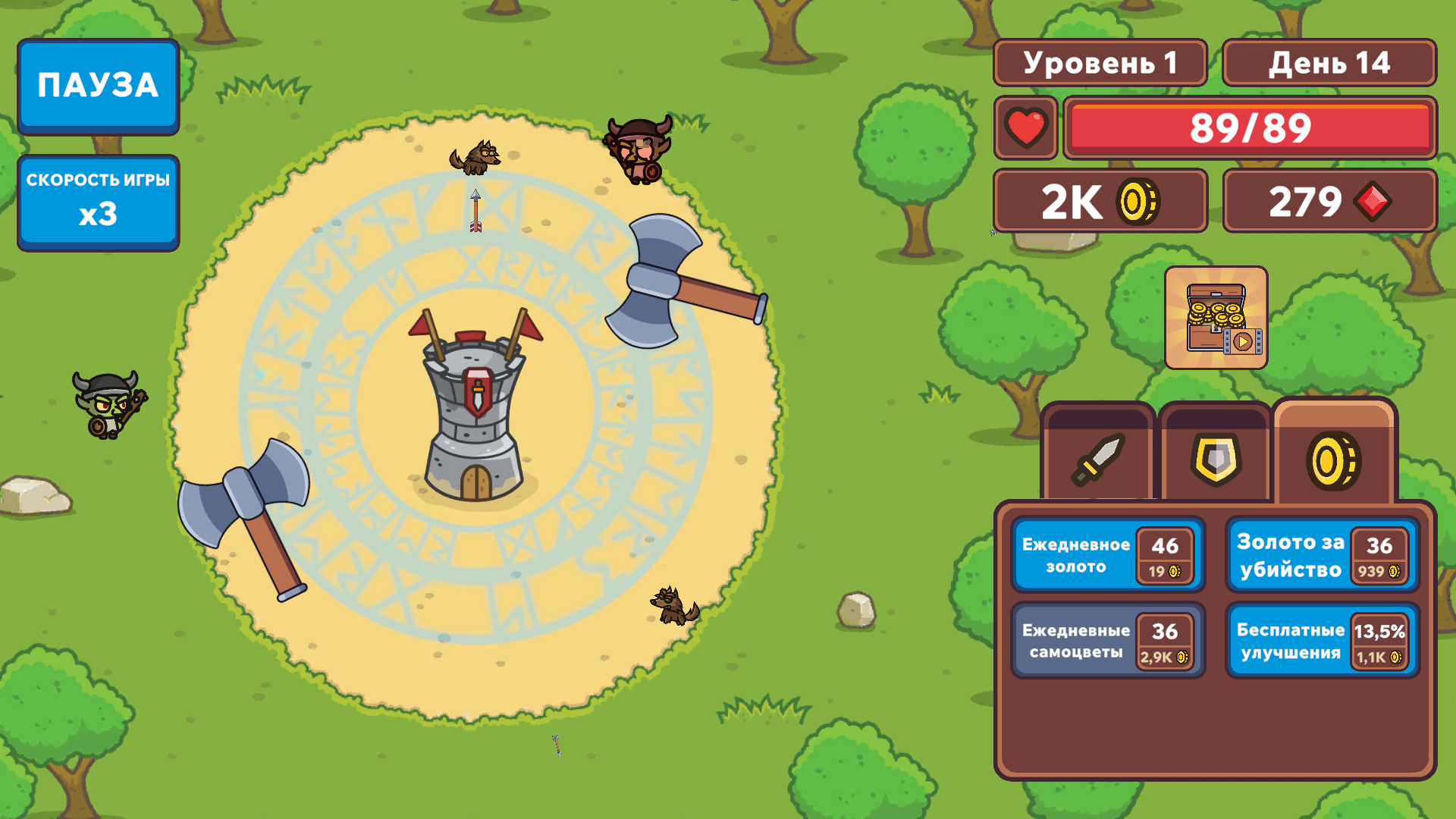Select the sword upgrade tab icon

(1099, 457)
